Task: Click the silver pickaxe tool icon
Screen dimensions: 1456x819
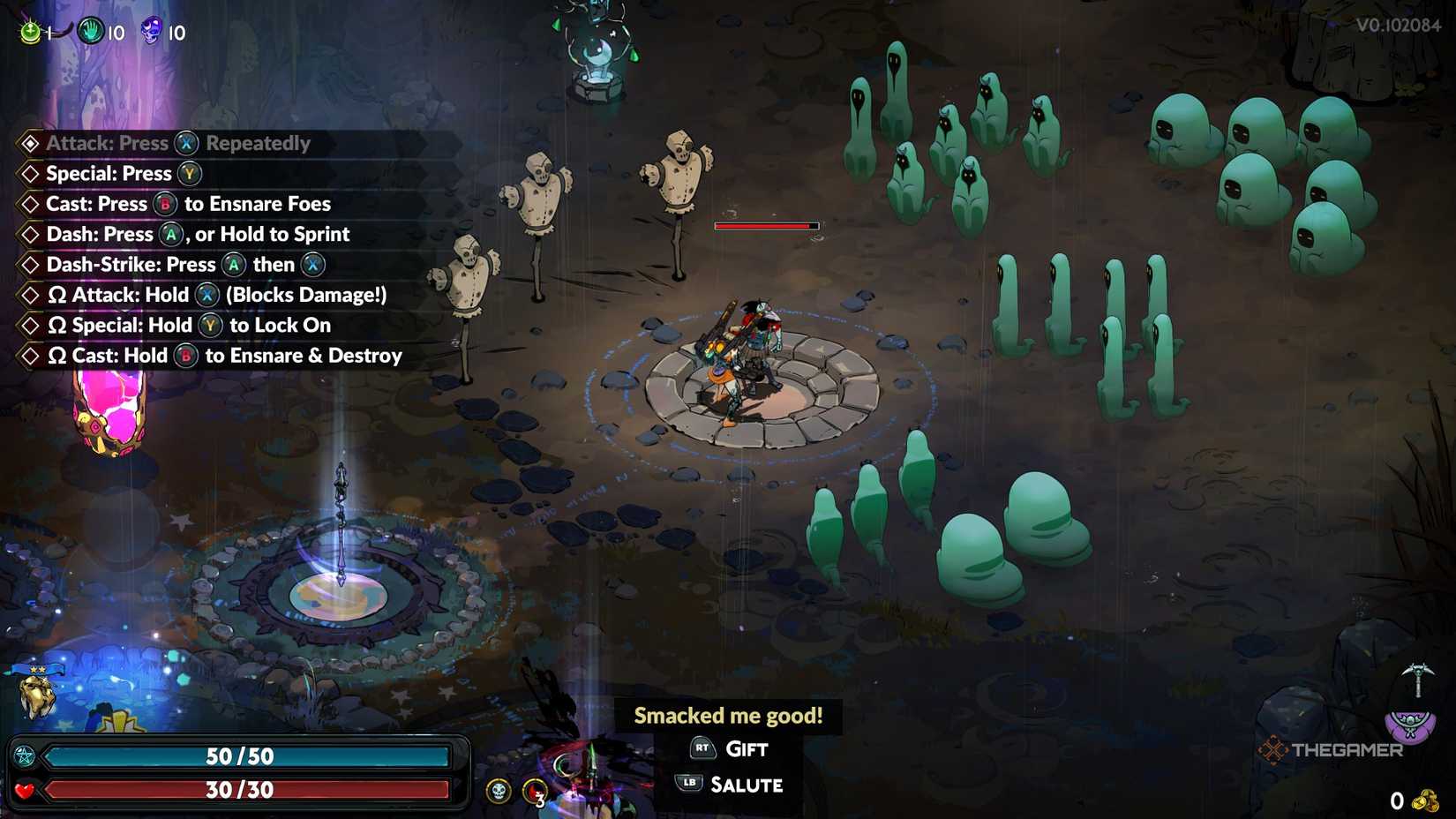Action: tap(1417, 680)
